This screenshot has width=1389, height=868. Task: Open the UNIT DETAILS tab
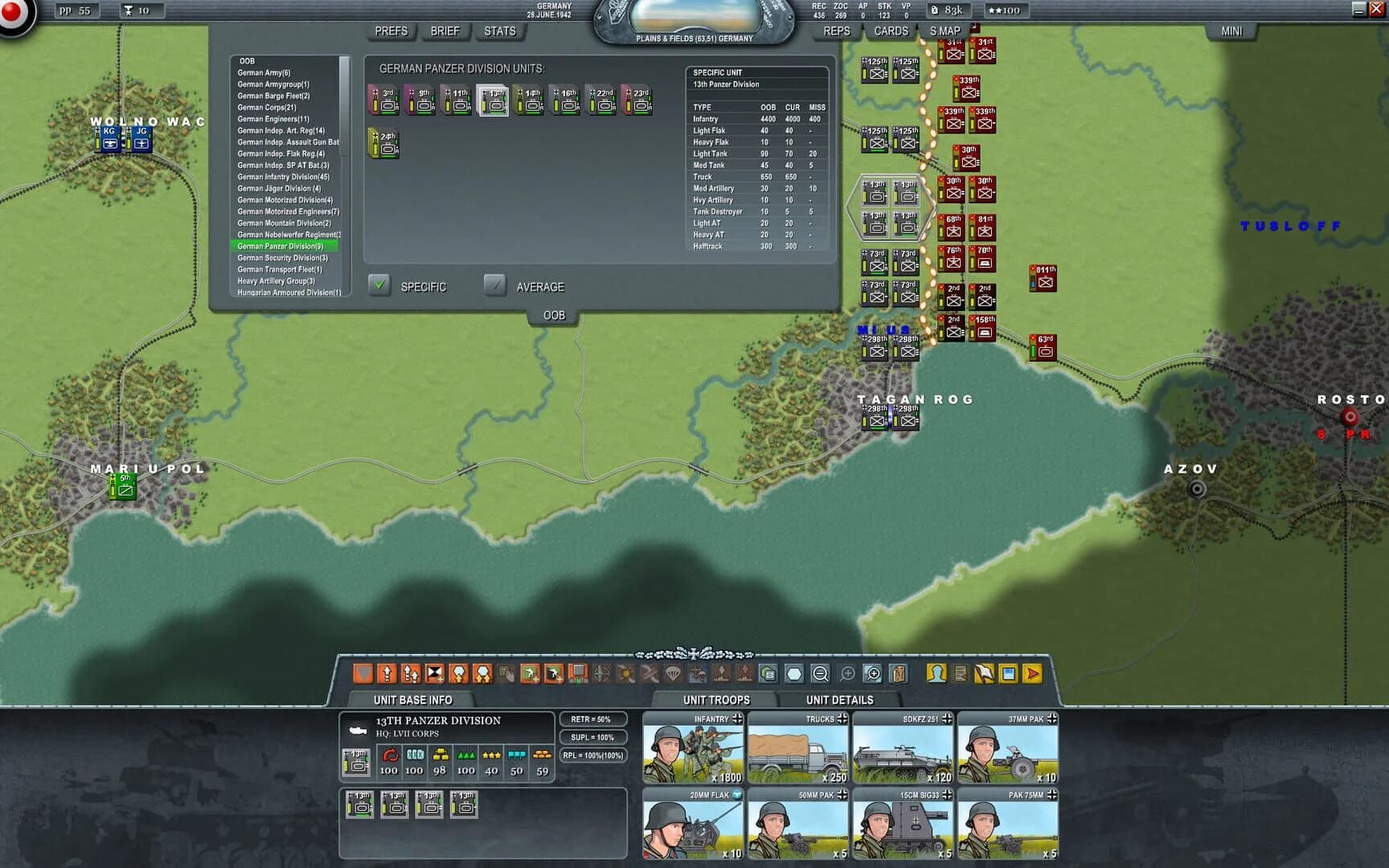pos(842,699)
